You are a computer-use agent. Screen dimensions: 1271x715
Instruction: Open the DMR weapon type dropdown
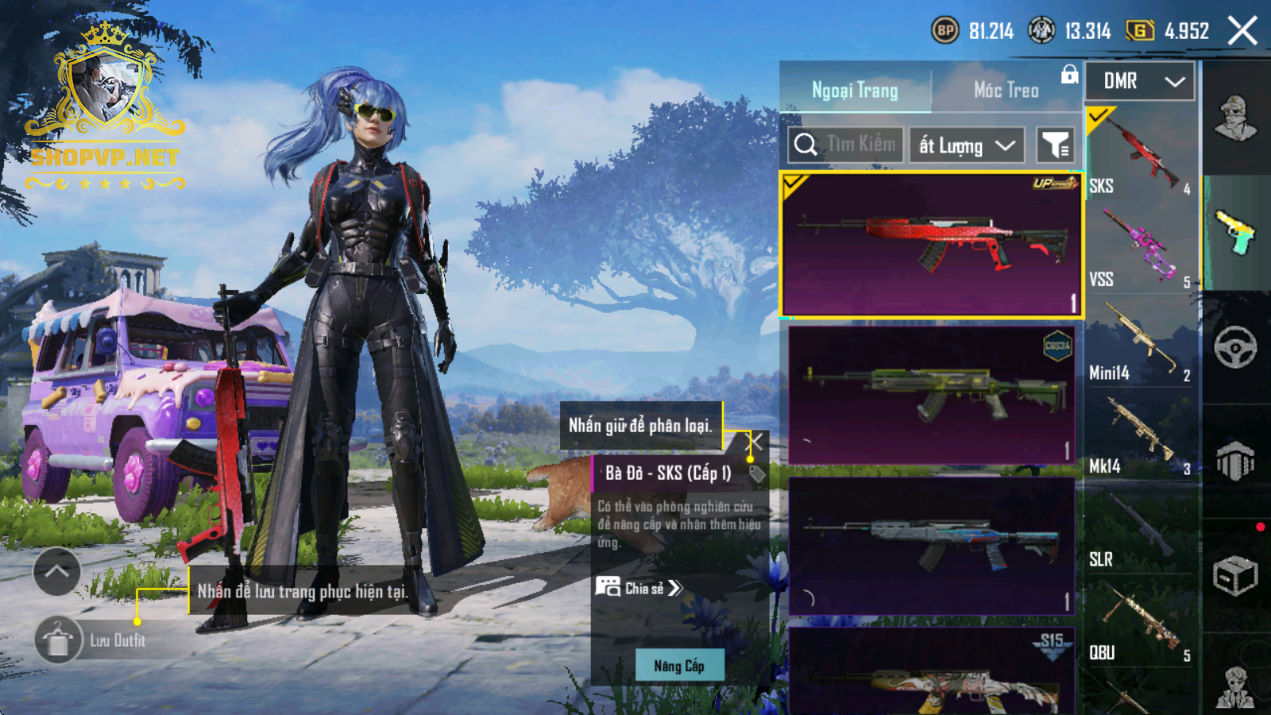point(1140,82)
